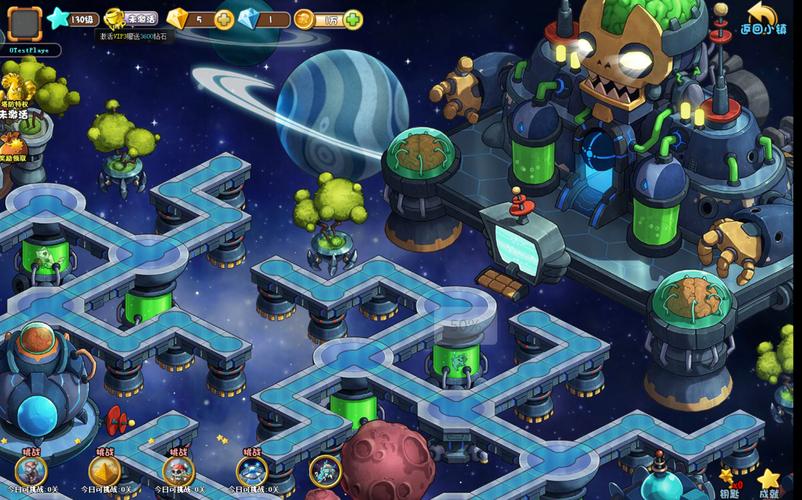Screen dimensions: 802x500
Task: Select the zombie boss challenge icon
Action: [x=31, y=469]
